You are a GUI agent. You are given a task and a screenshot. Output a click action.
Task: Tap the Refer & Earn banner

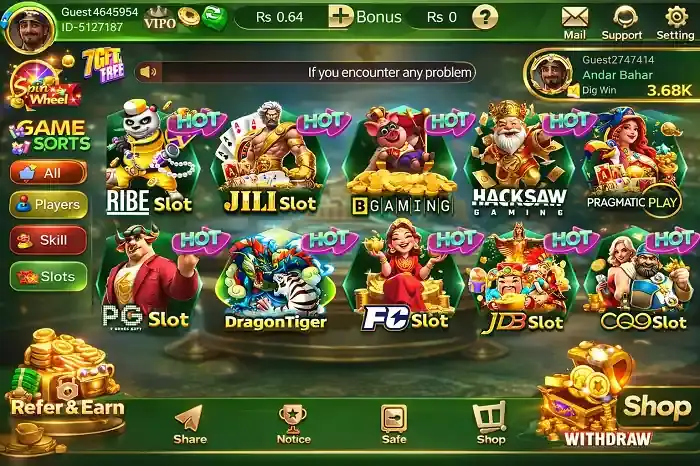[65, 393]
